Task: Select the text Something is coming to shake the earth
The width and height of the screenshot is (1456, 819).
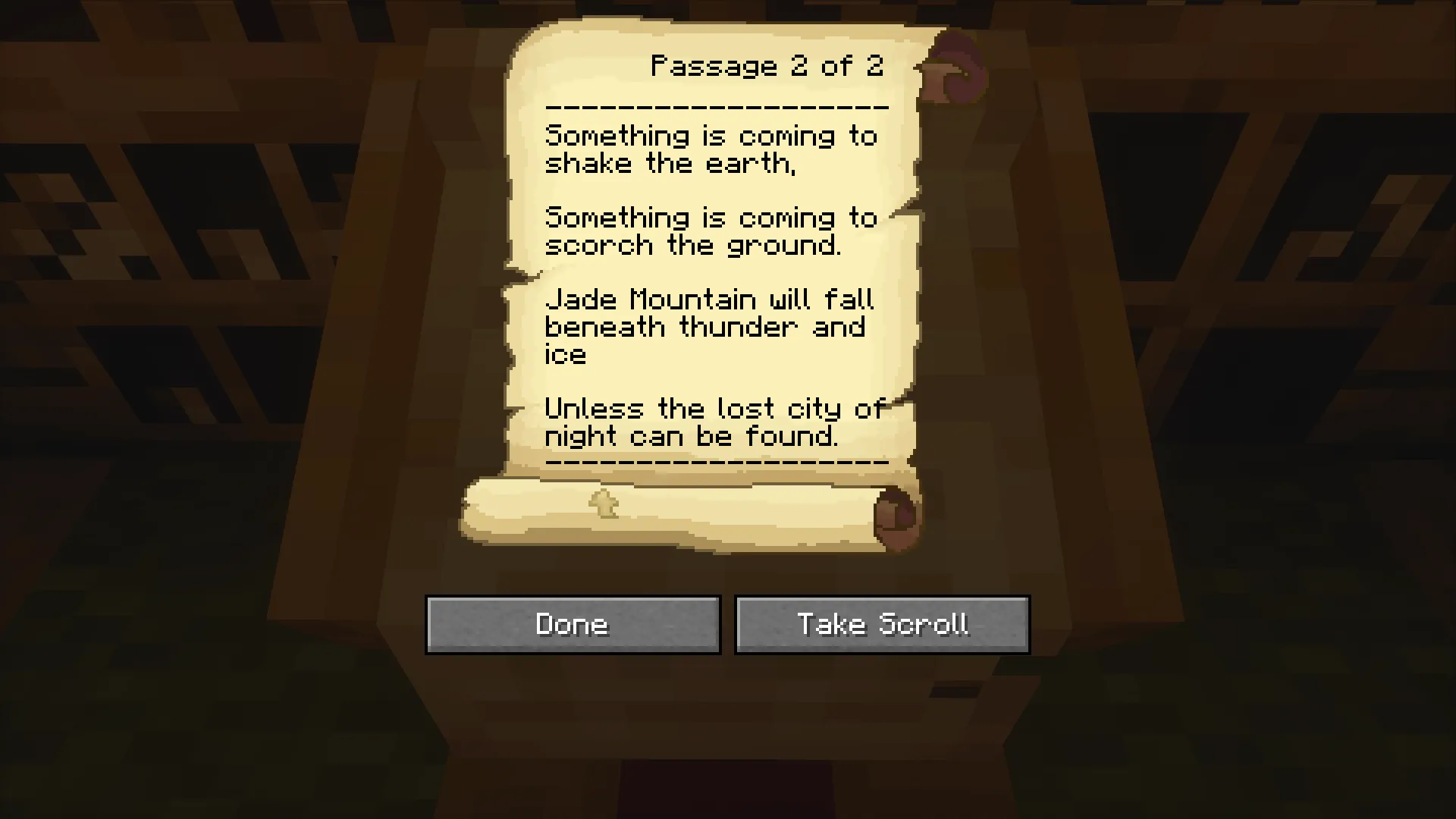Action: click(711, 149)
